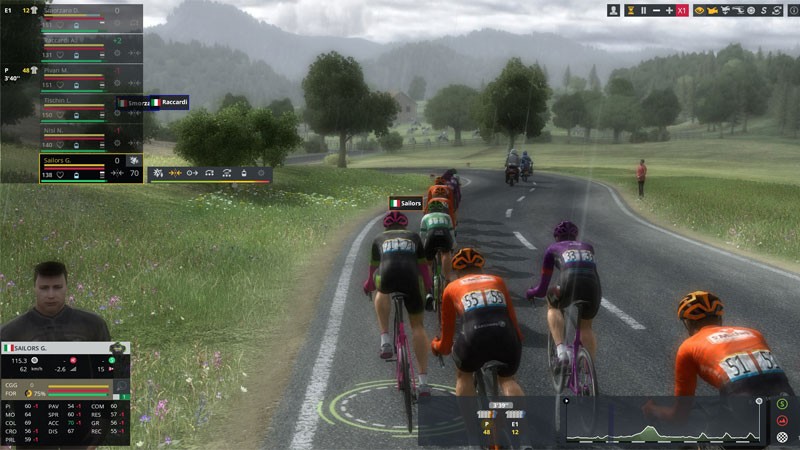Toggle the eye view option
The height and width of the screenshot is (450, 800).
[700, 10]
